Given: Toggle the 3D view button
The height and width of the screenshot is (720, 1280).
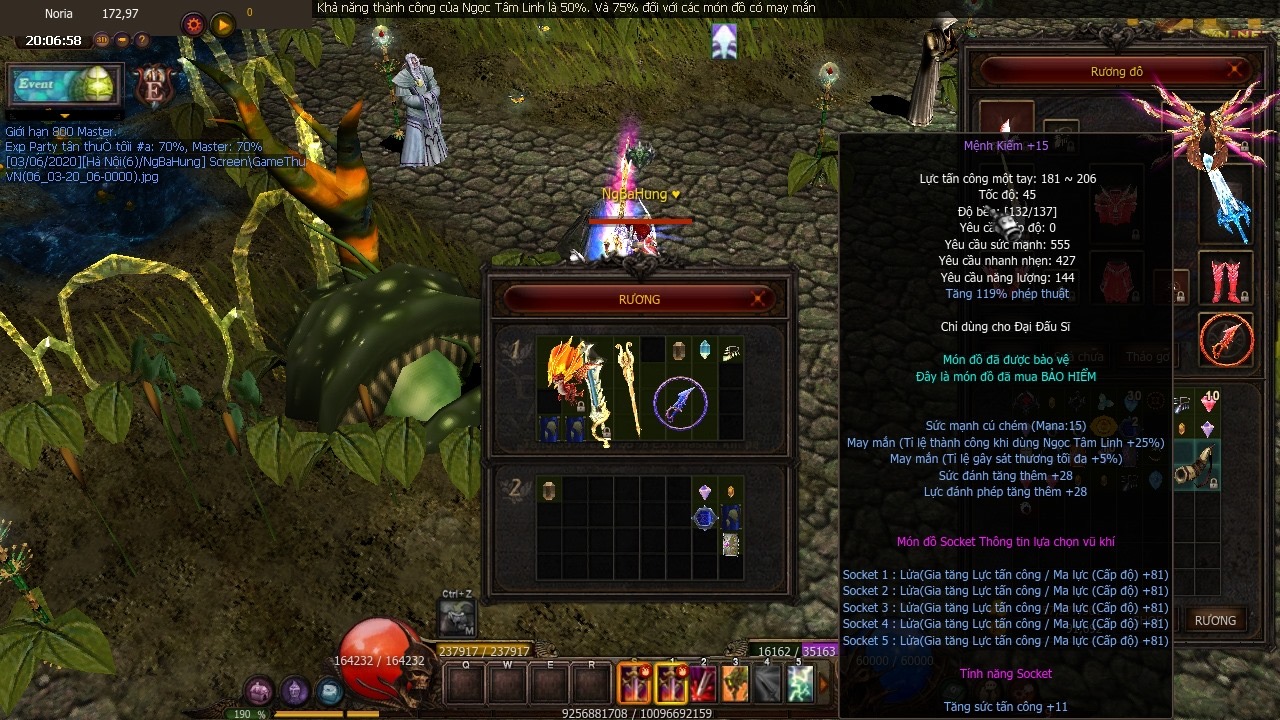Looking at the screenshot, I should (x=102, y=41).
